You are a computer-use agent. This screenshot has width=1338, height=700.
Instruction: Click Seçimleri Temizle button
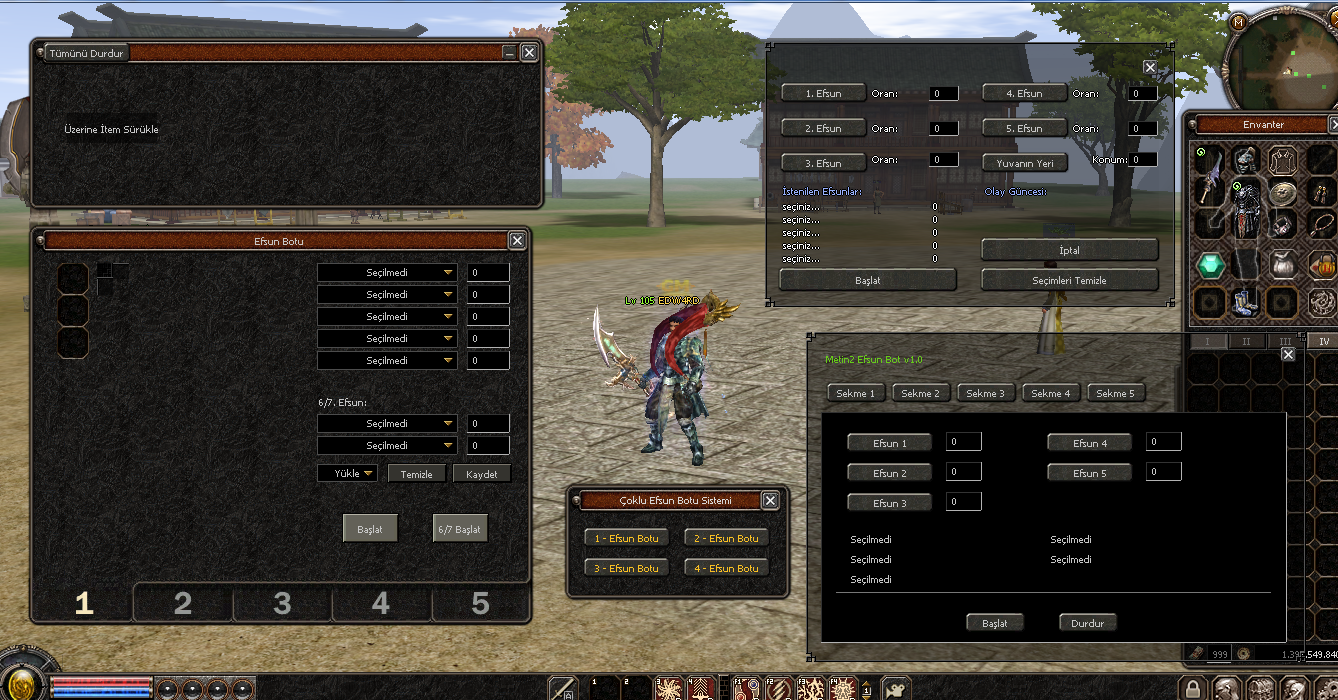point(1069,280)
